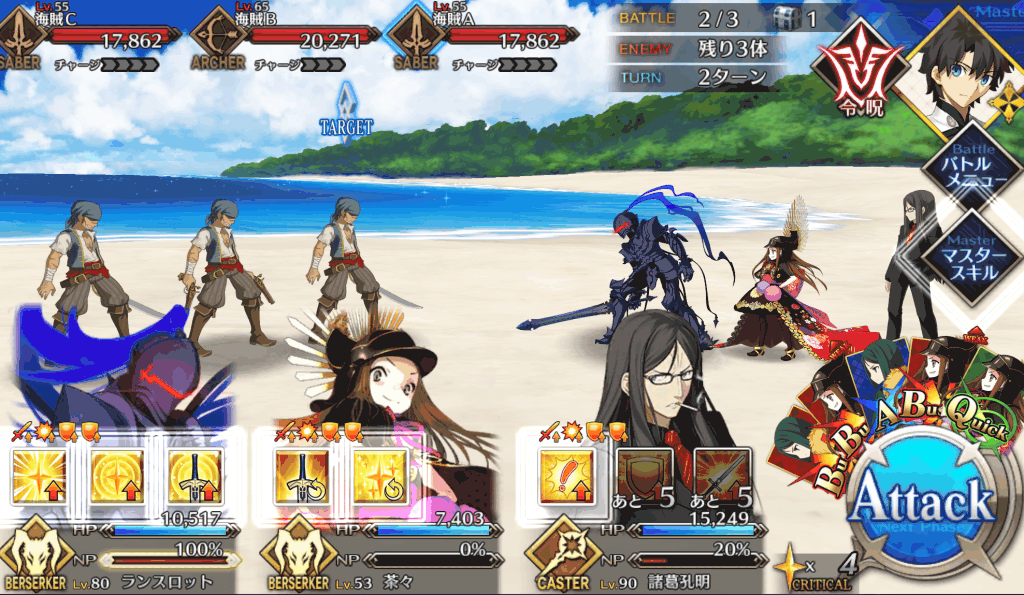1024x595 pixels.
Task: Open Master Skill (マスタースキル) panel
Action: pos(971,257)
